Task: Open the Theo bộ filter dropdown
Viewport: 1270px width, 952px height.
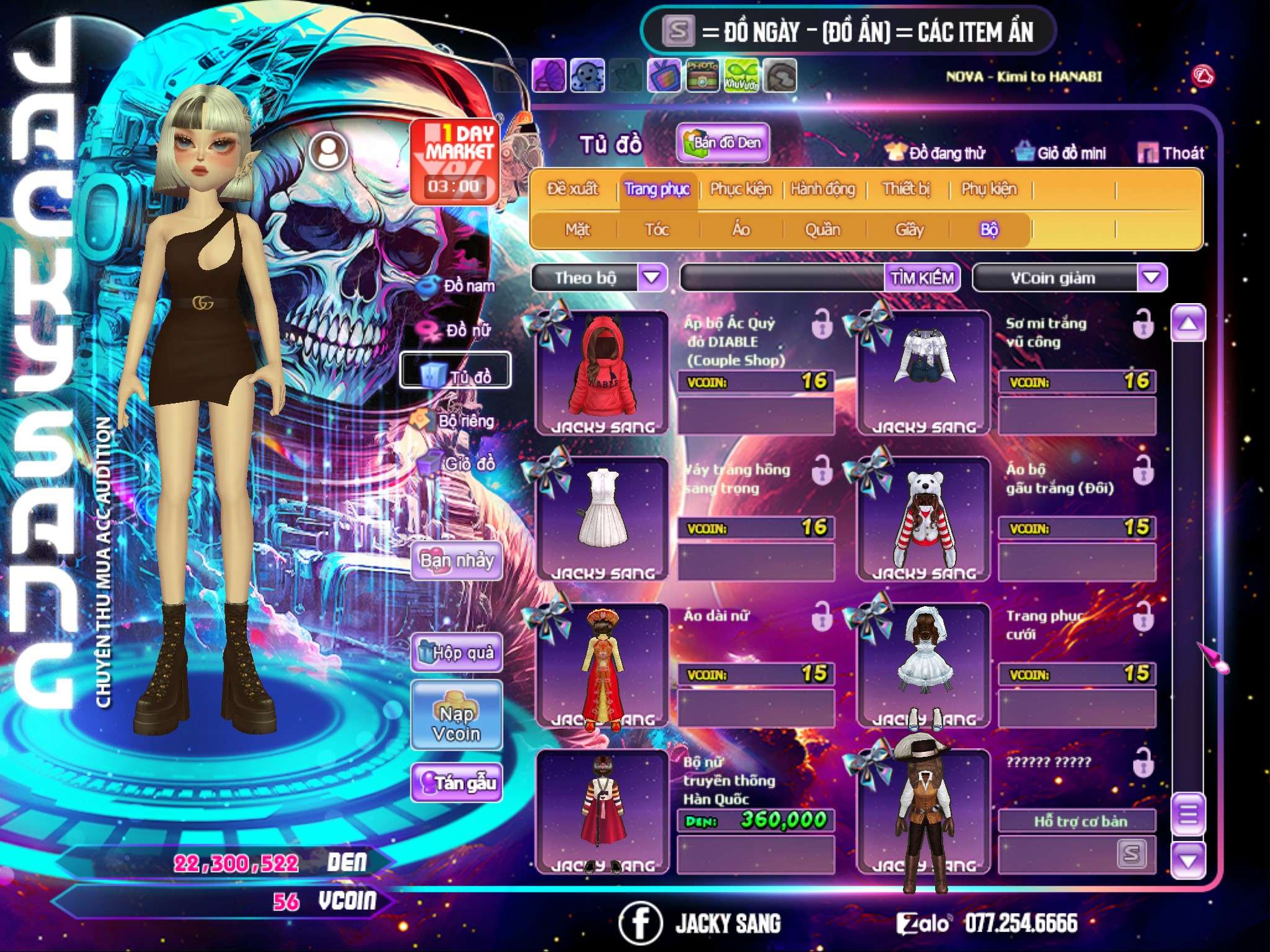Action: coord(652,278)
